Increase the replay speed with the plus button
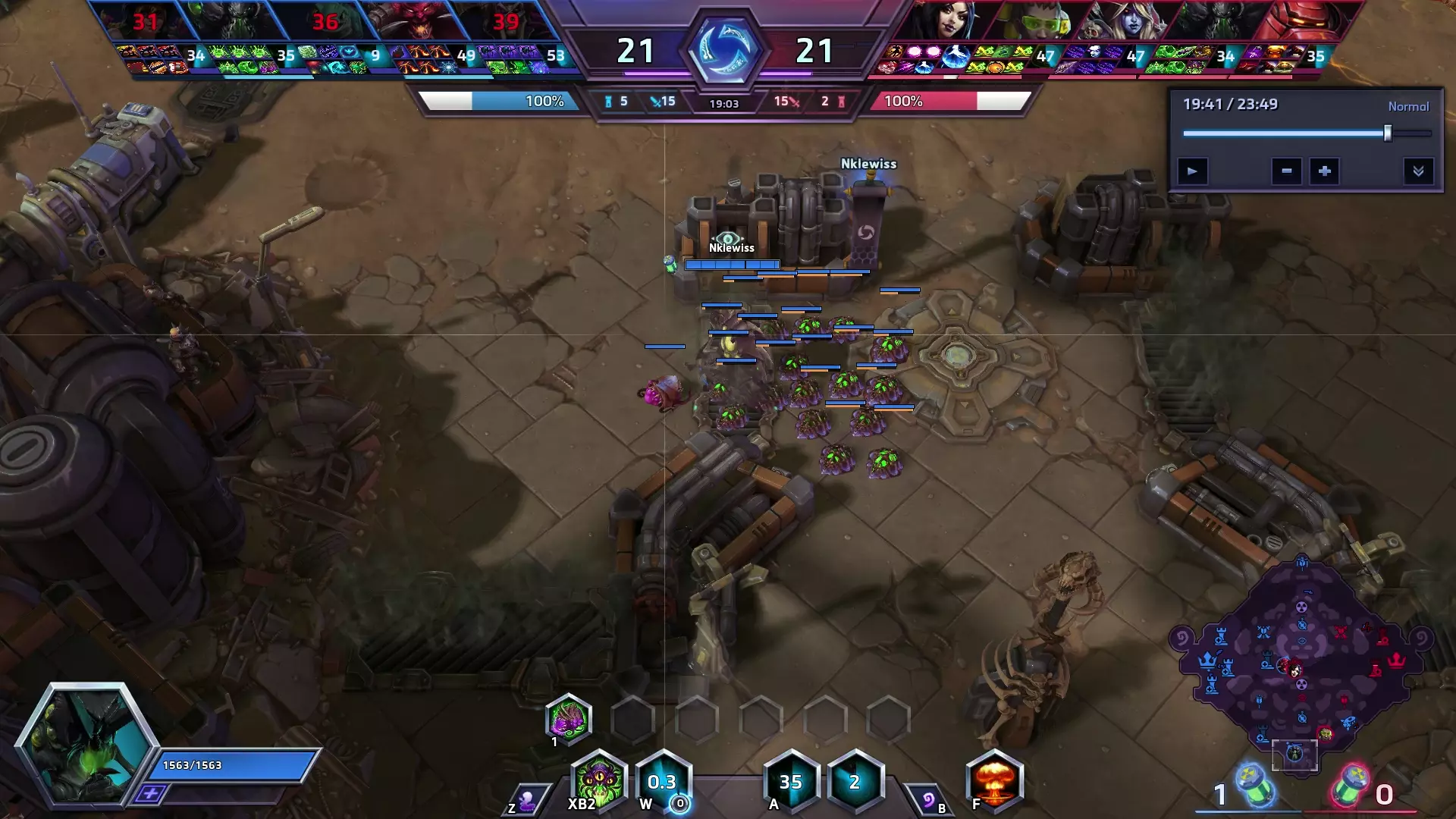1456x819 pixels. coord(1324,171)
